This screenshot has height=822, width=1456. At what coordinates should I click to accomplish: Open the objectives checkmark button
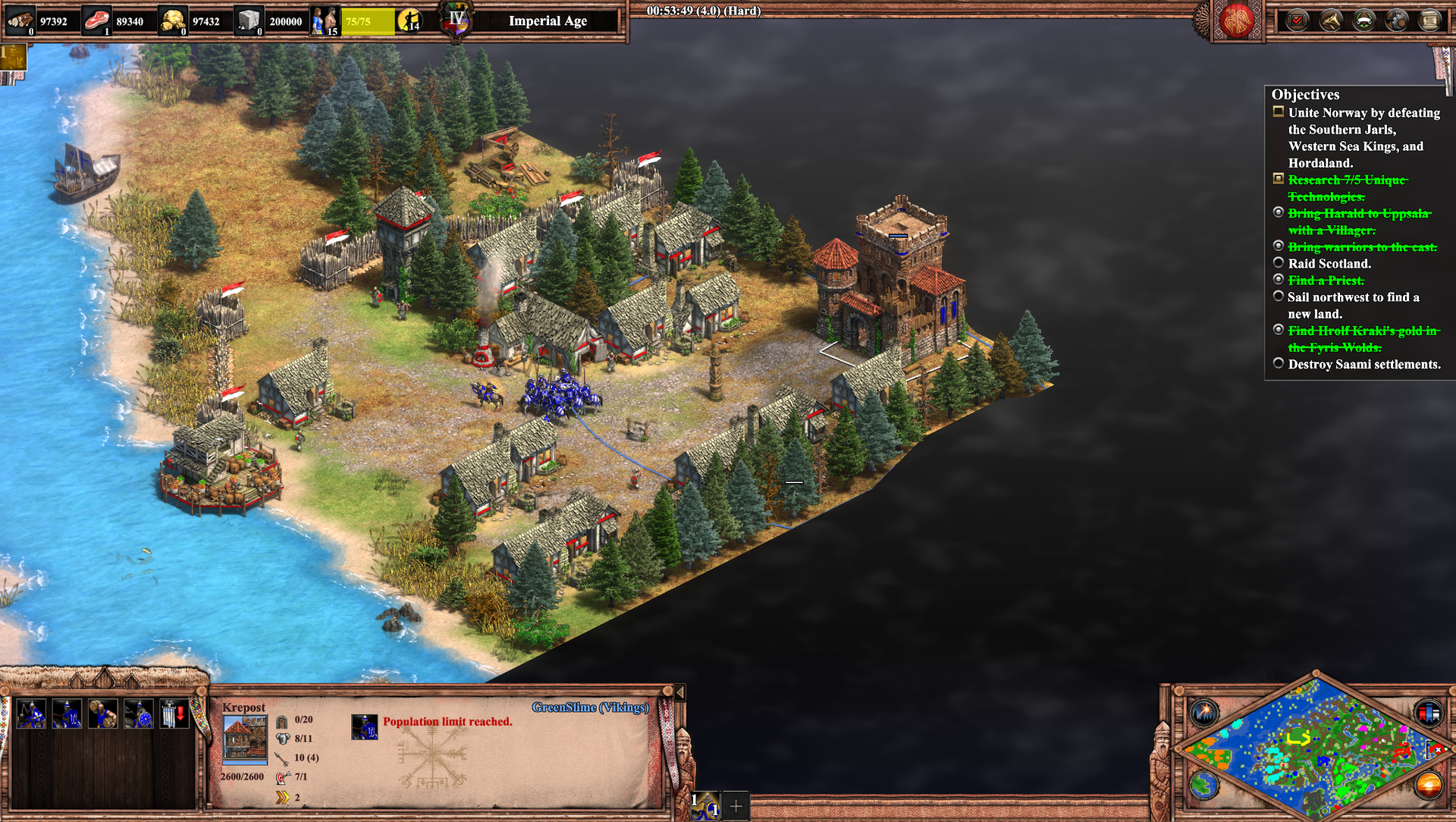pyautogui.click(x=1298, y=20)
